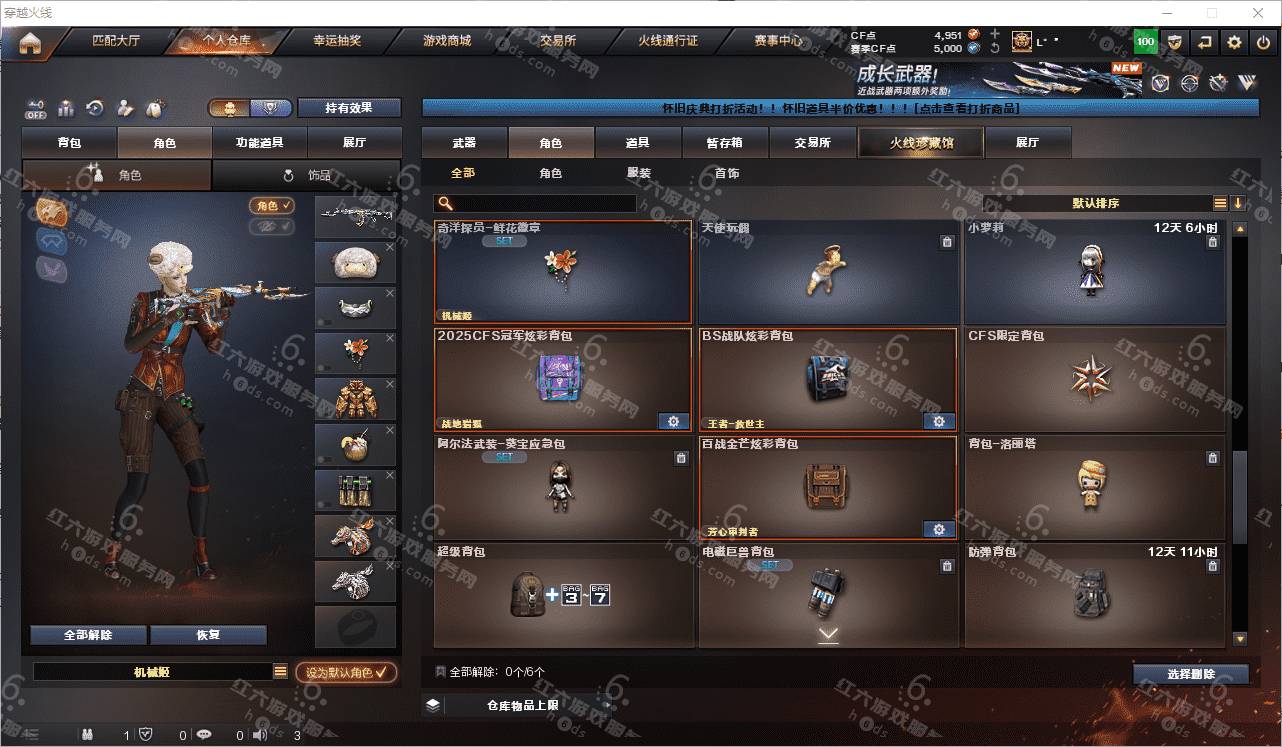The width and height of the screenshot is (1282, 747).
Task: Select the 暂存箱 storage tab
Action: (x=725, y=143)
